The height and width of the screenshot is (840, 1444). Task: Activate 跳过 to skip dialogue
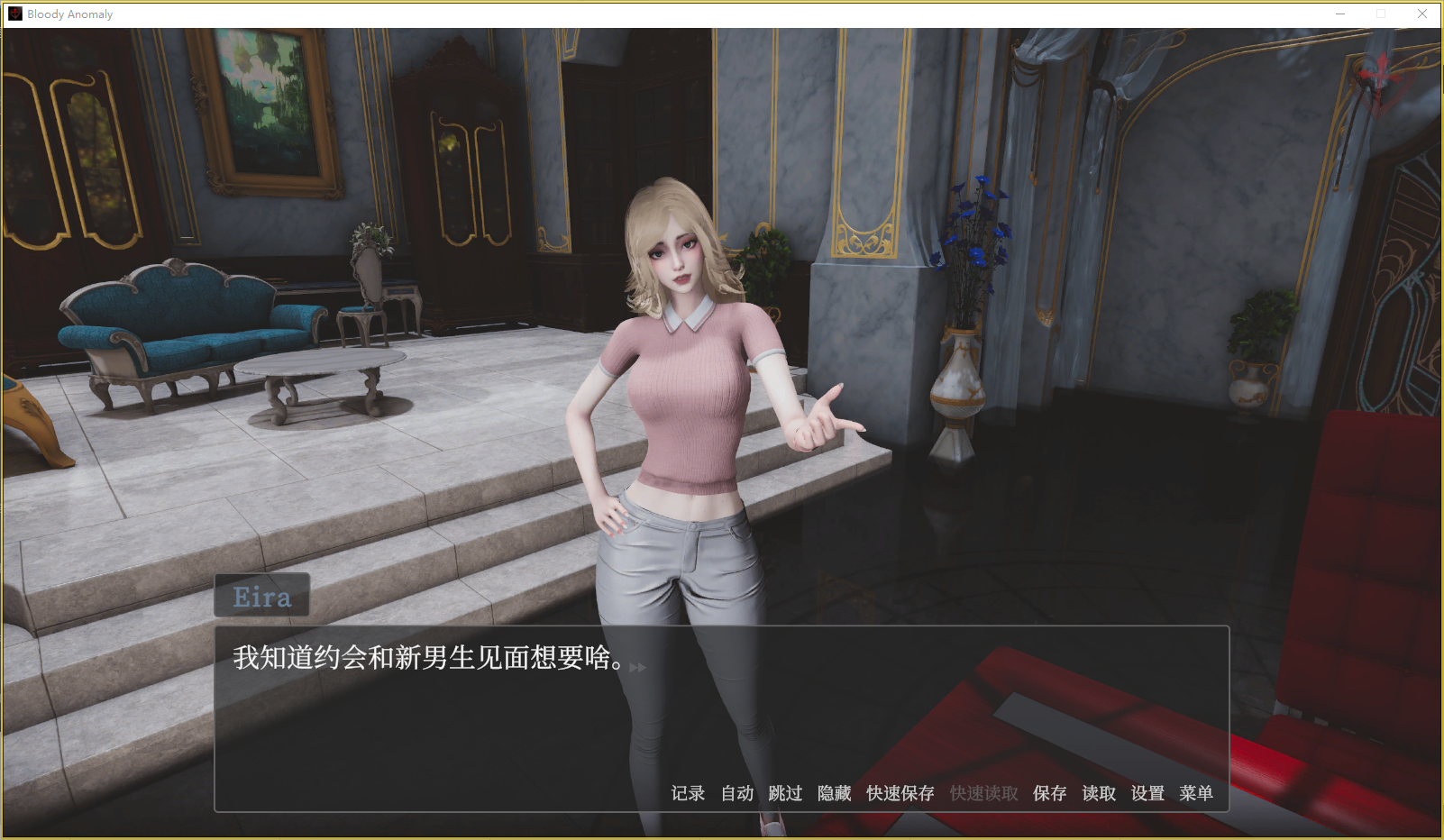click(785, 793)
